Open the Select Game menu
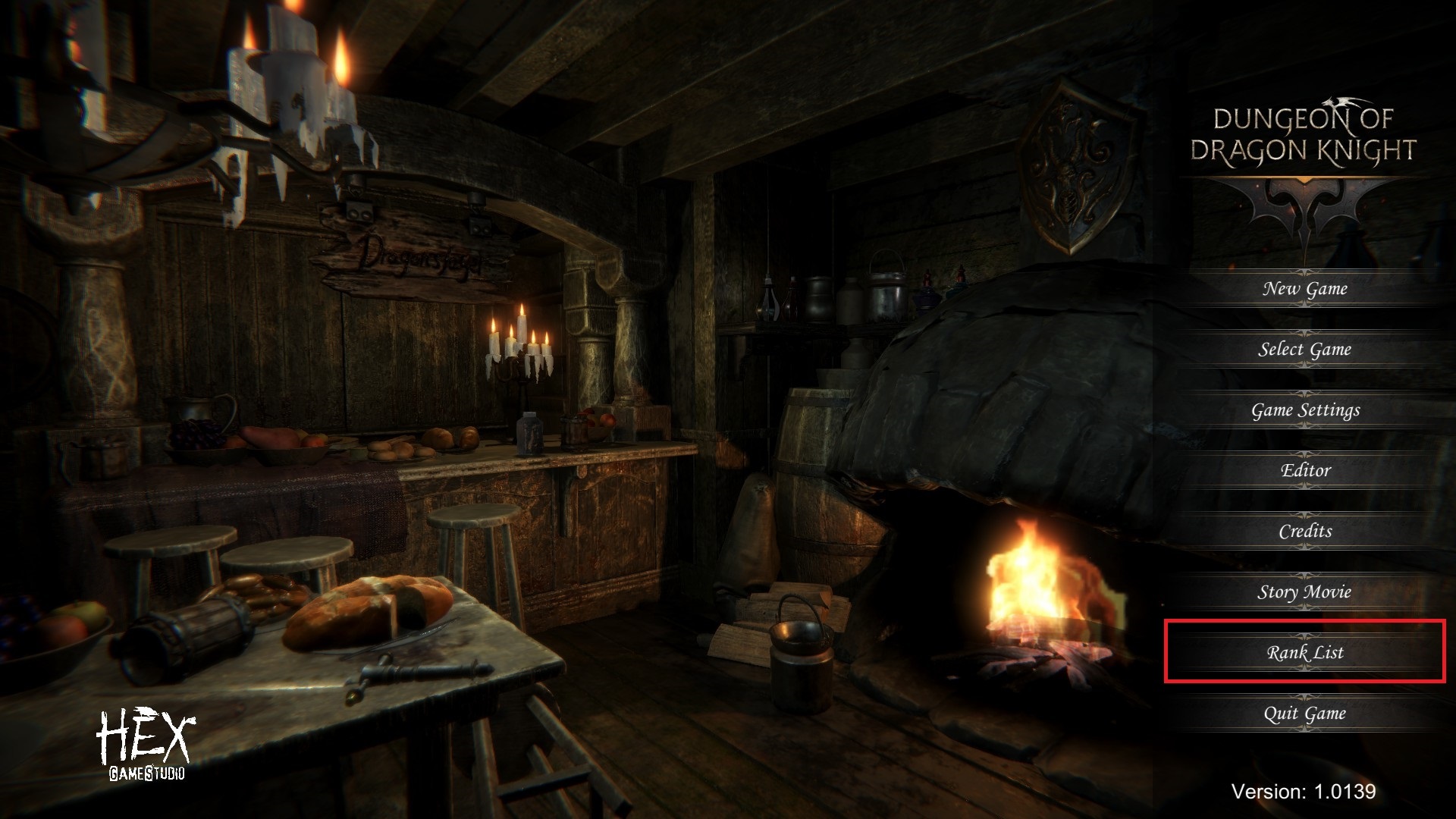Viewport: 1456px width, 819px height. tap(1304, 350)
